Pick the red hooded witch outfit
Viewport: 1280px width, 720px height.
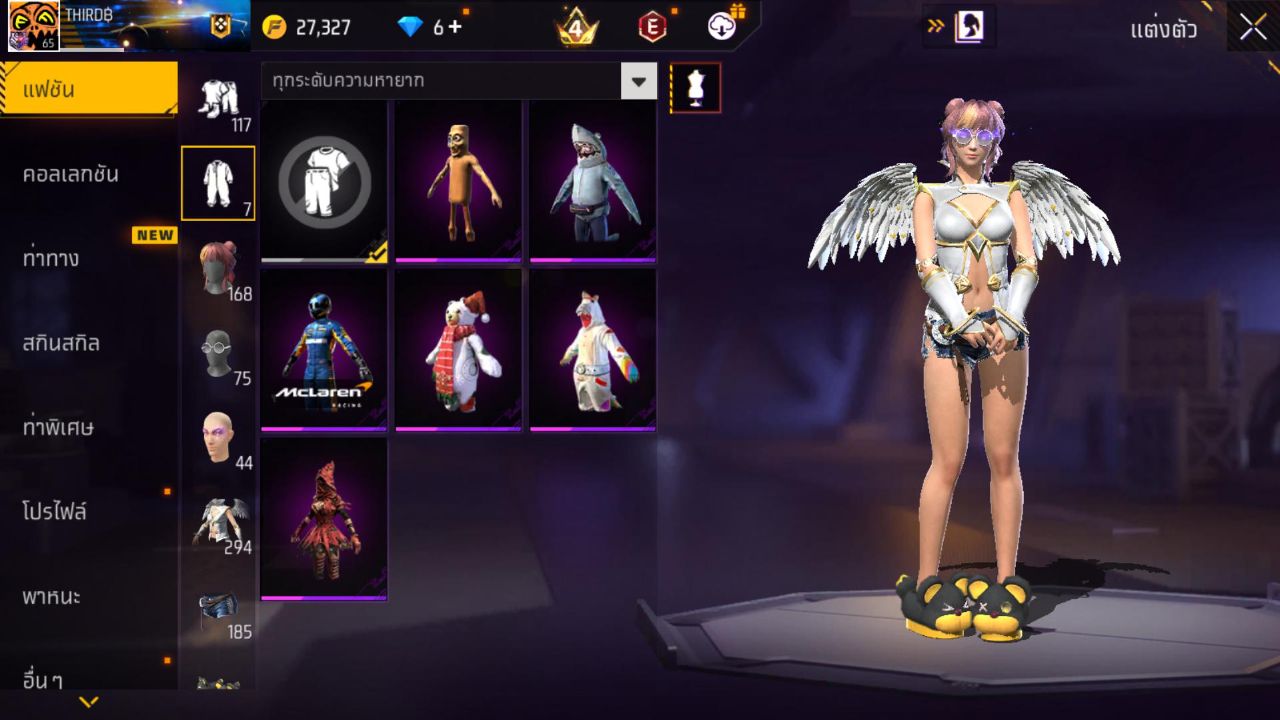tap(324, 519)
